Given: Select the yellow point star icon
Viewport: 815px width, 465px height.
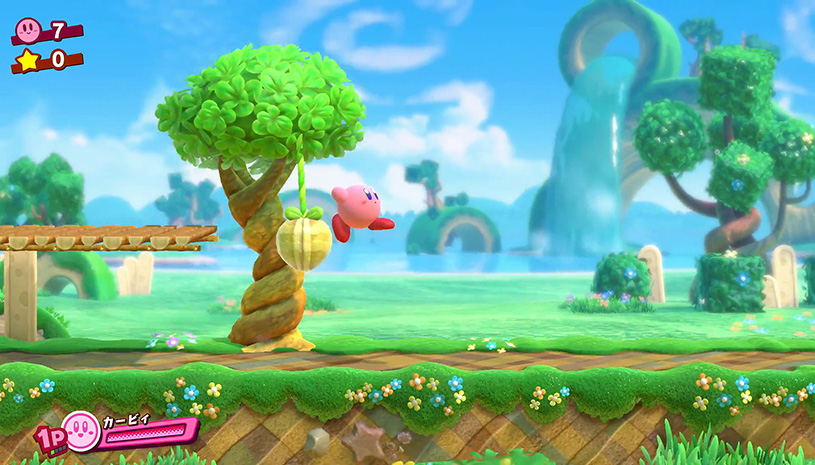Looking at the screenshot, I should click(x=27, y=60).
